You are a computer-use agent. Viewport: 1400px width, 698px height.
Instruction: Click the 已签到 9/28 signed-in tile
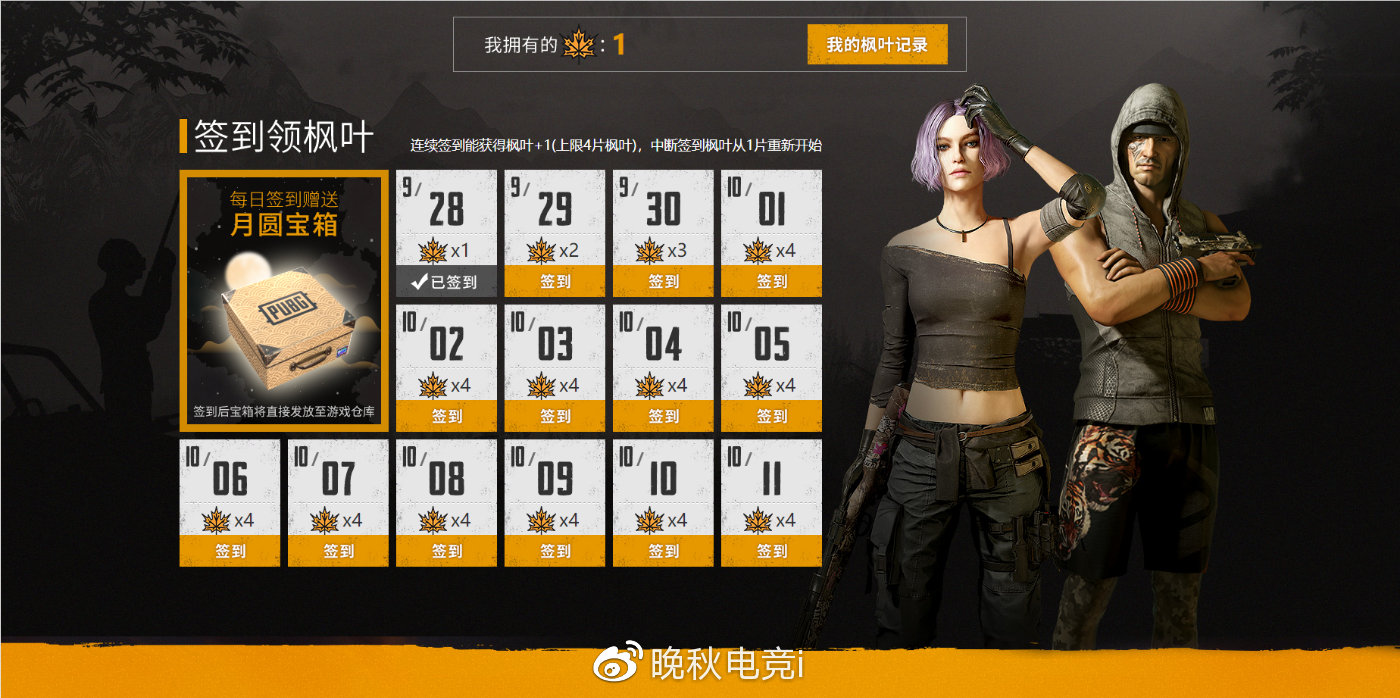point(446,282)
